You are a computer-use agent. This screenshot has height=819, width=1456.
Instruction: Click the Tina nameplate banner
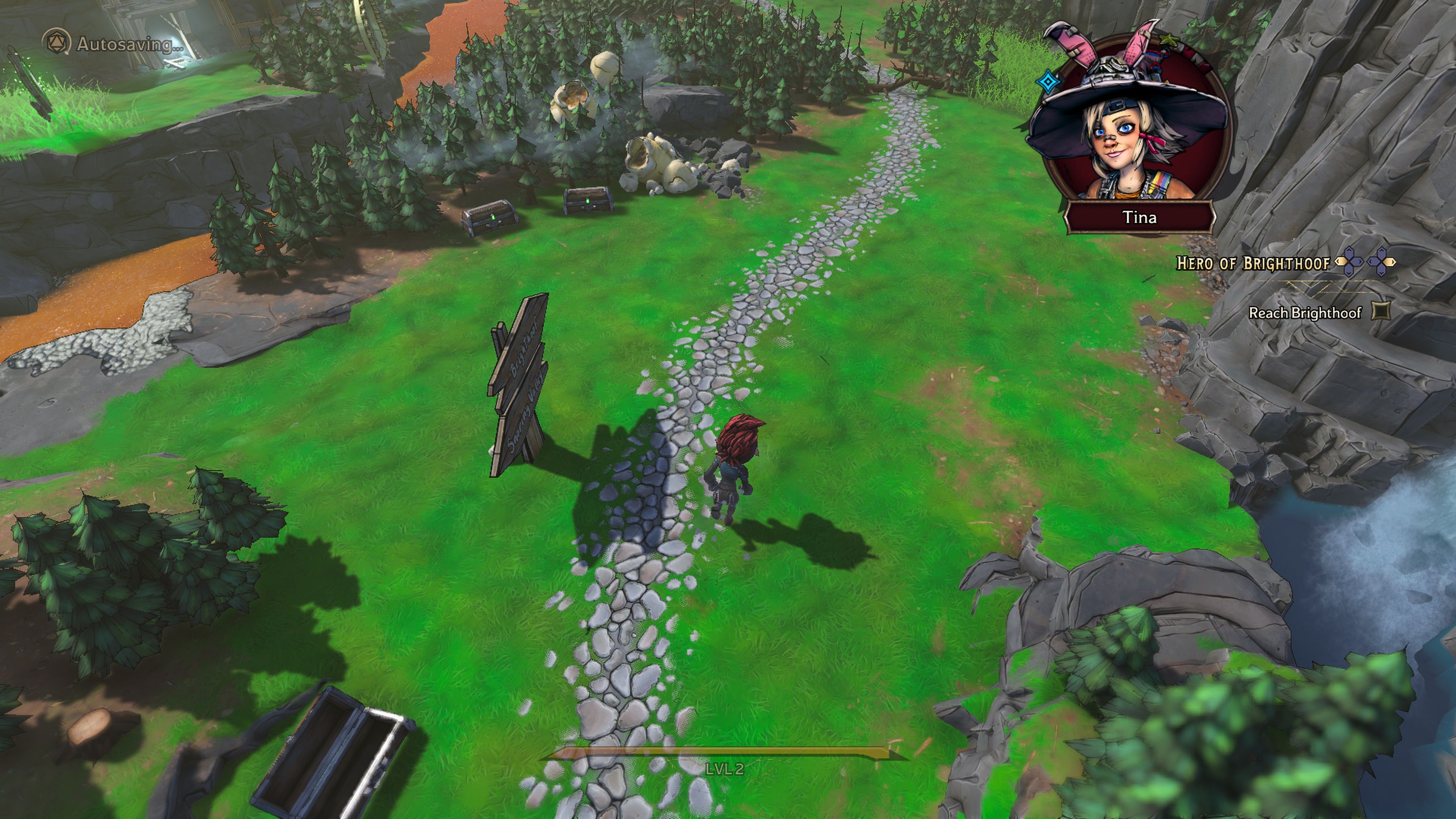click(x=1141, y=217)
